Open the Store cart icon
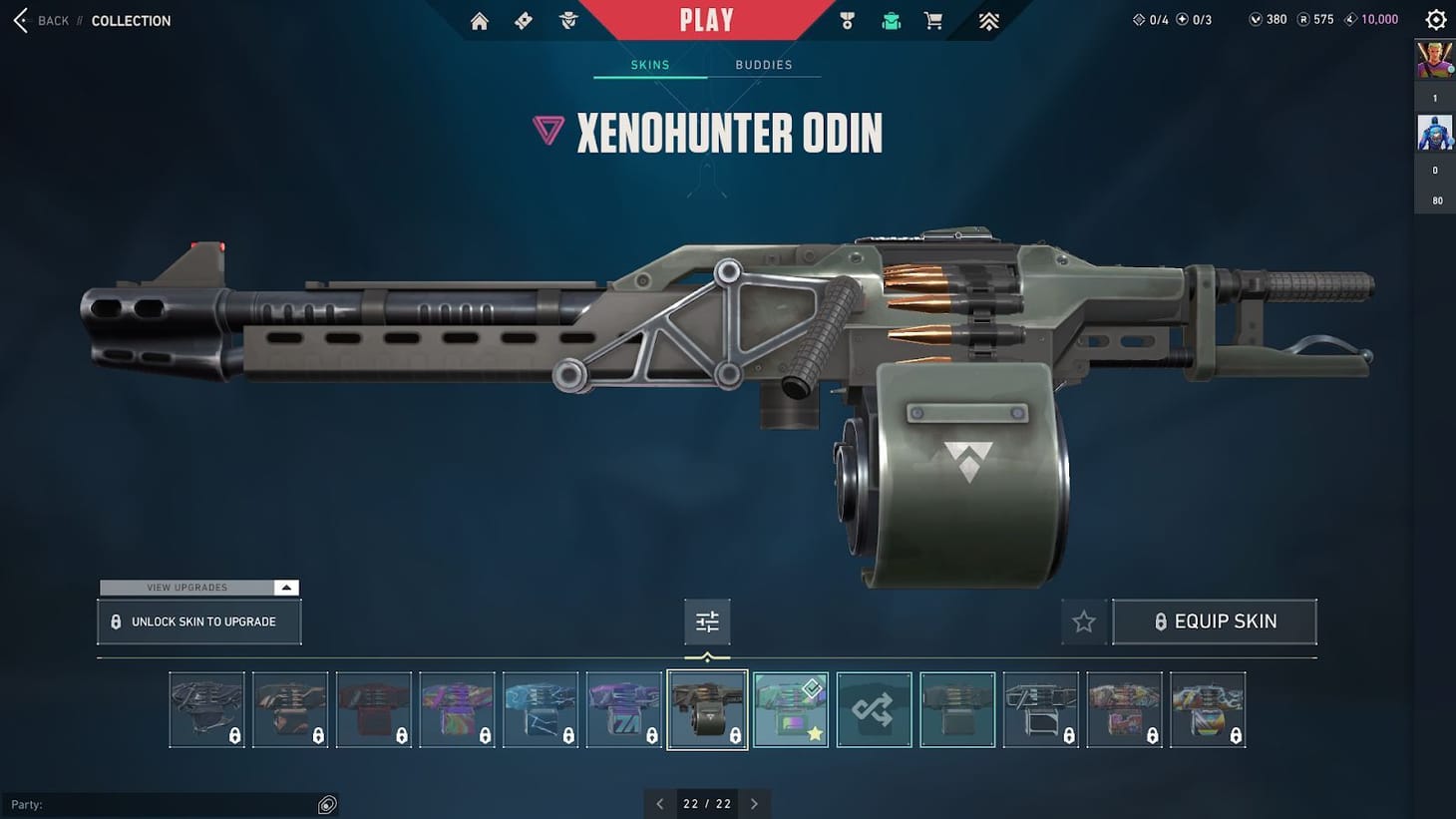The height and width of the screenshot is (819, 1456). point(932,20)
